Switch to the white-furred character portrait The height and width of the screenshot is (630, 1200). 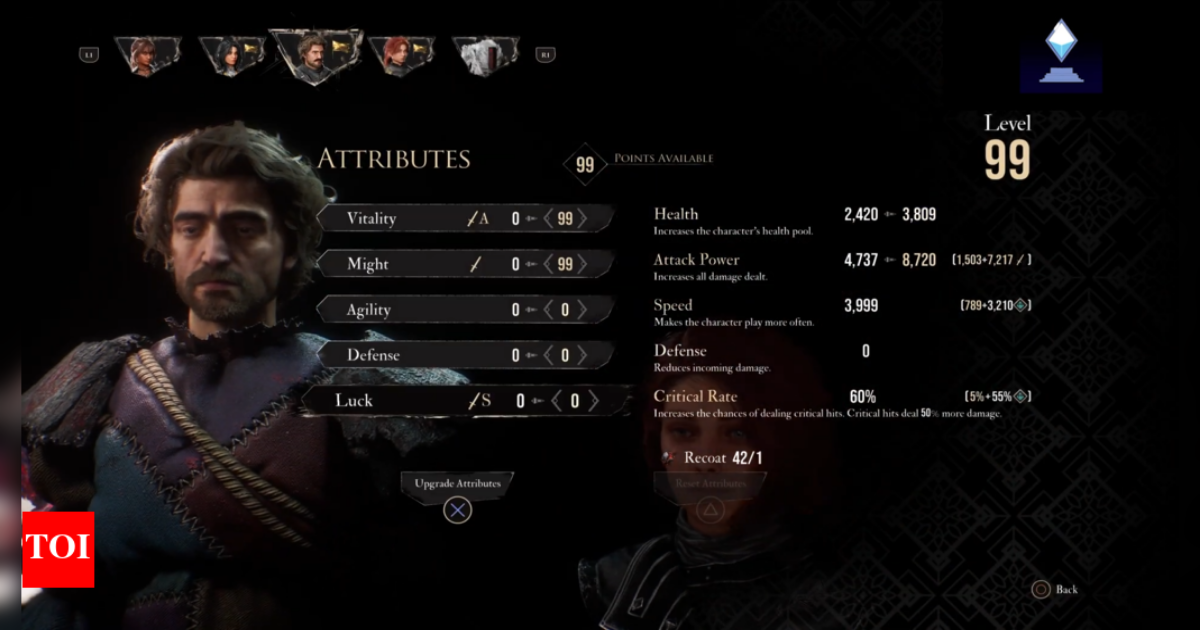pyautogui.click(x=486, y=56)
